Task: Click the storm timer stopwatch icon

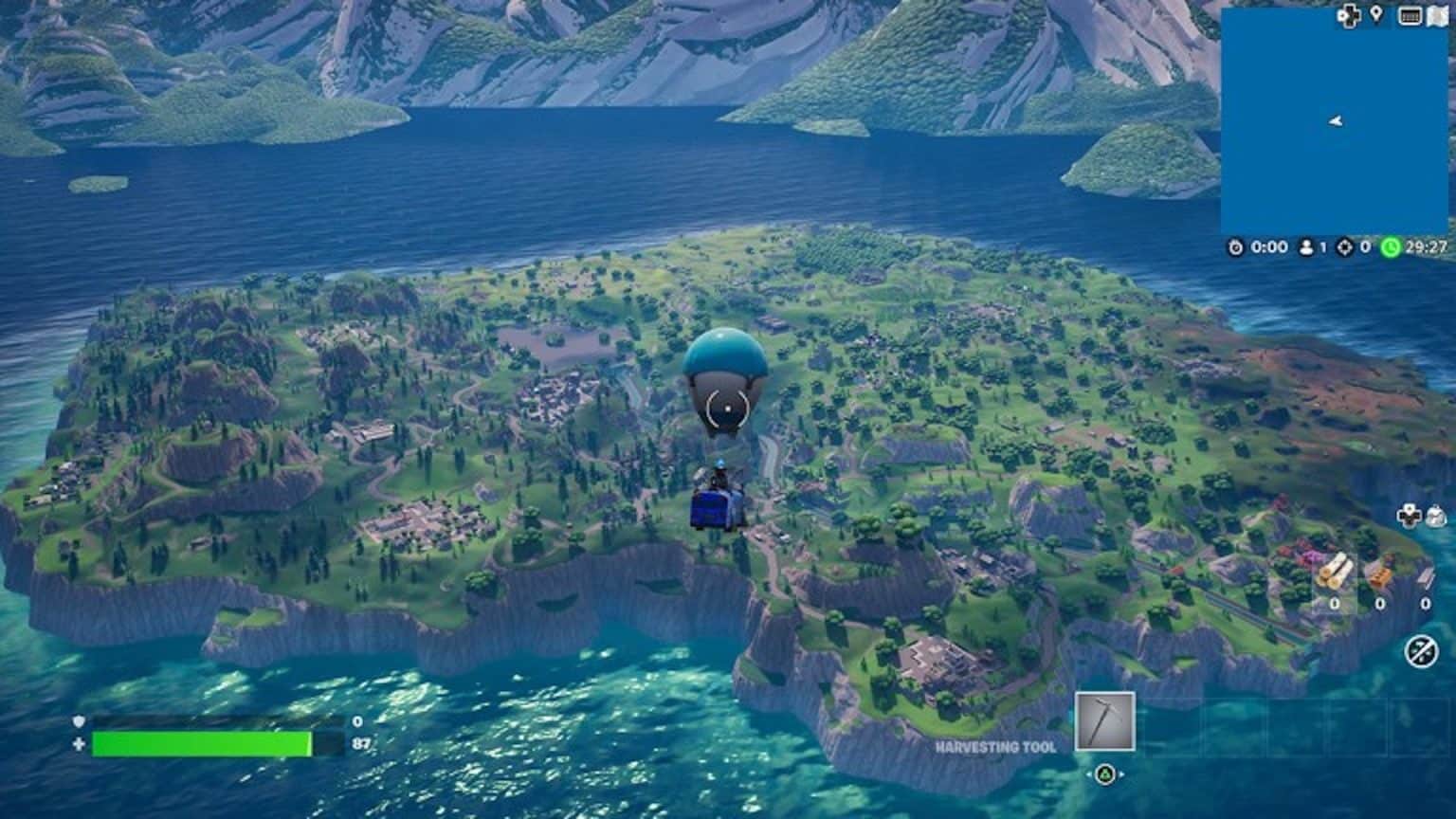Action: tap(1235, 248)
